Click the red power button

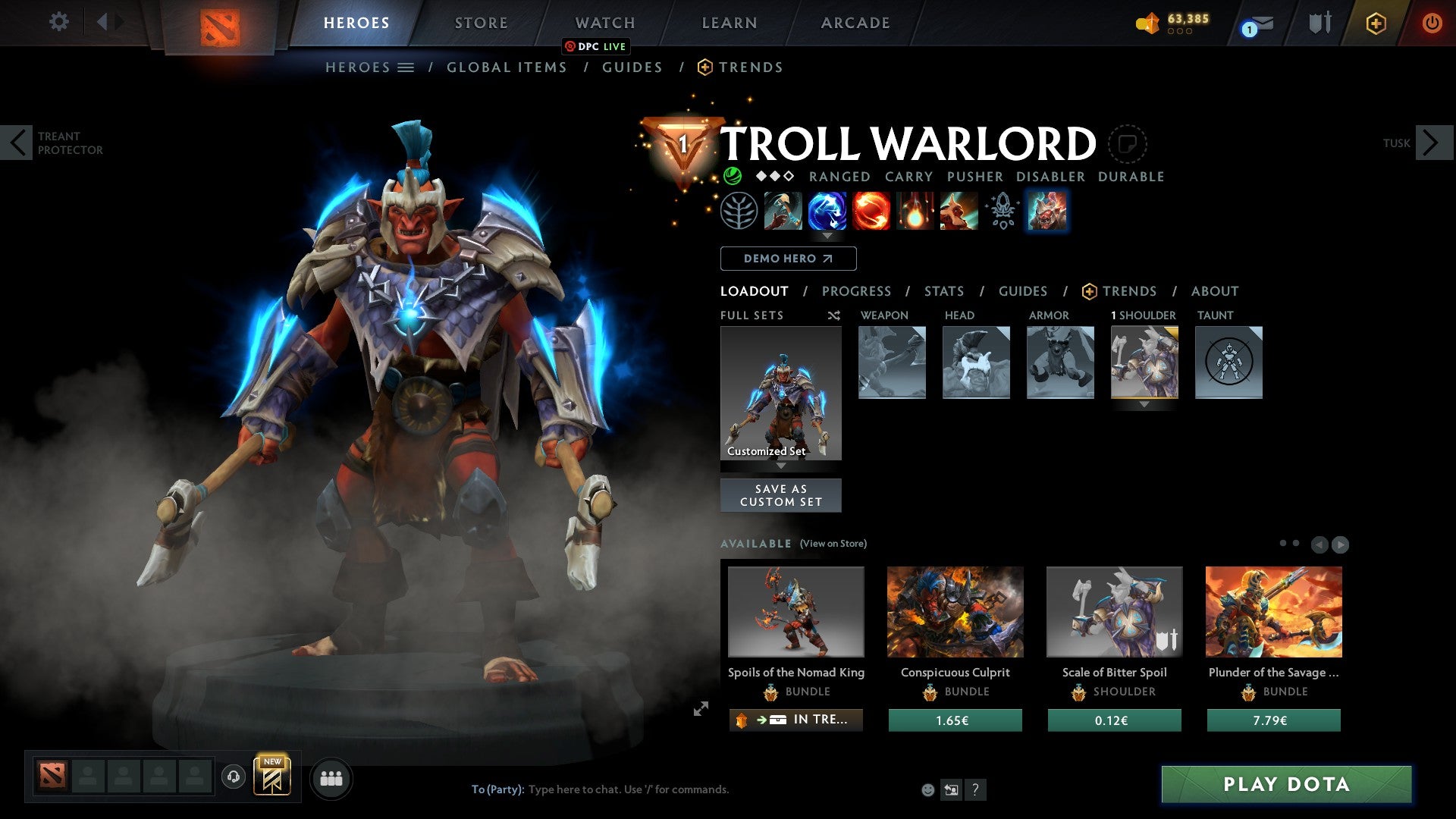click(1432, 23)
